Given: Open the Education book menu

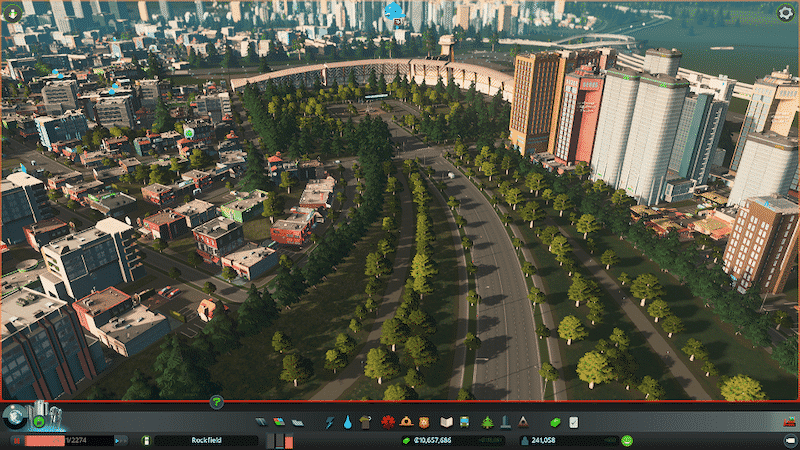Looking at the screenshot, I should [447, 422].
